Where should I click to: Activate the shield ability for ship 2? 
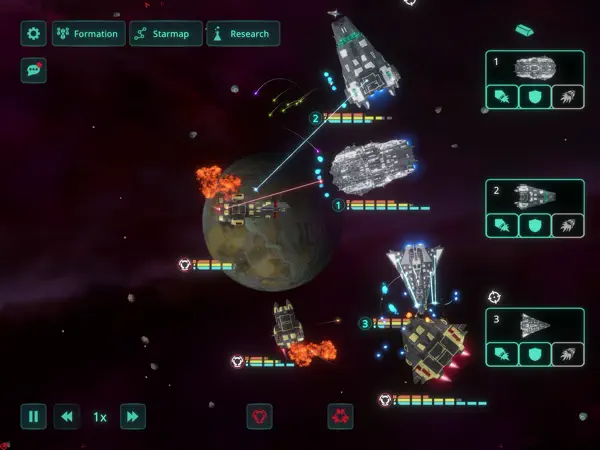pos(534,226)
